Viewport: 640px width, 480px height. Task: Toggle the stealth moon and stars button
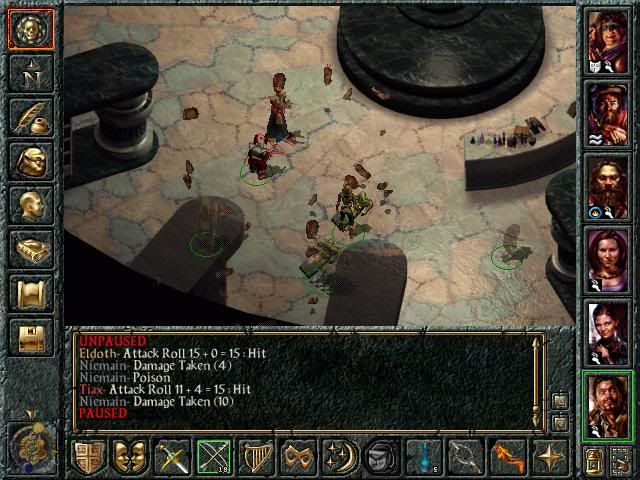pyautogui.click(x=340, y=457)
